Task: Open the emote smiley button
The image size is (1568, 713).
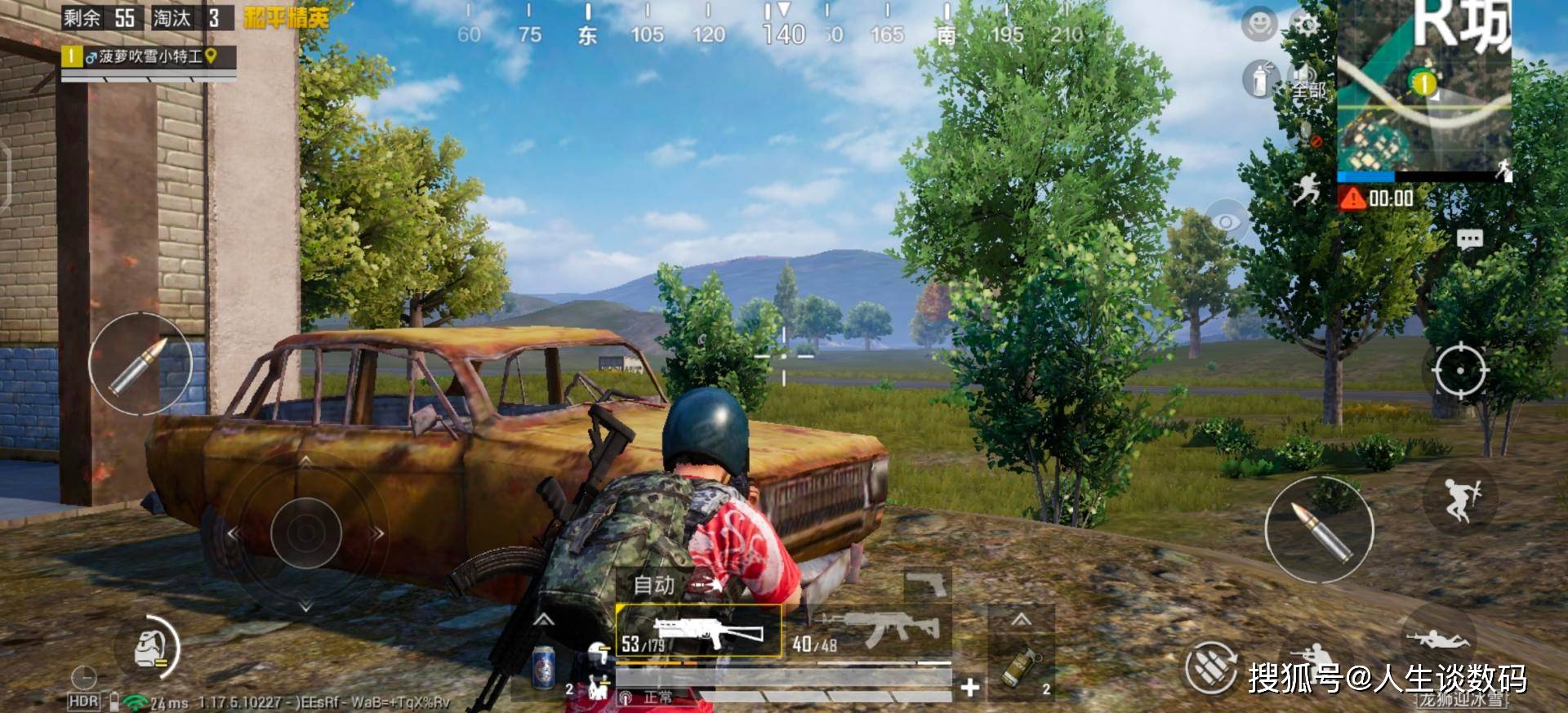Action: pos(1258,25)
